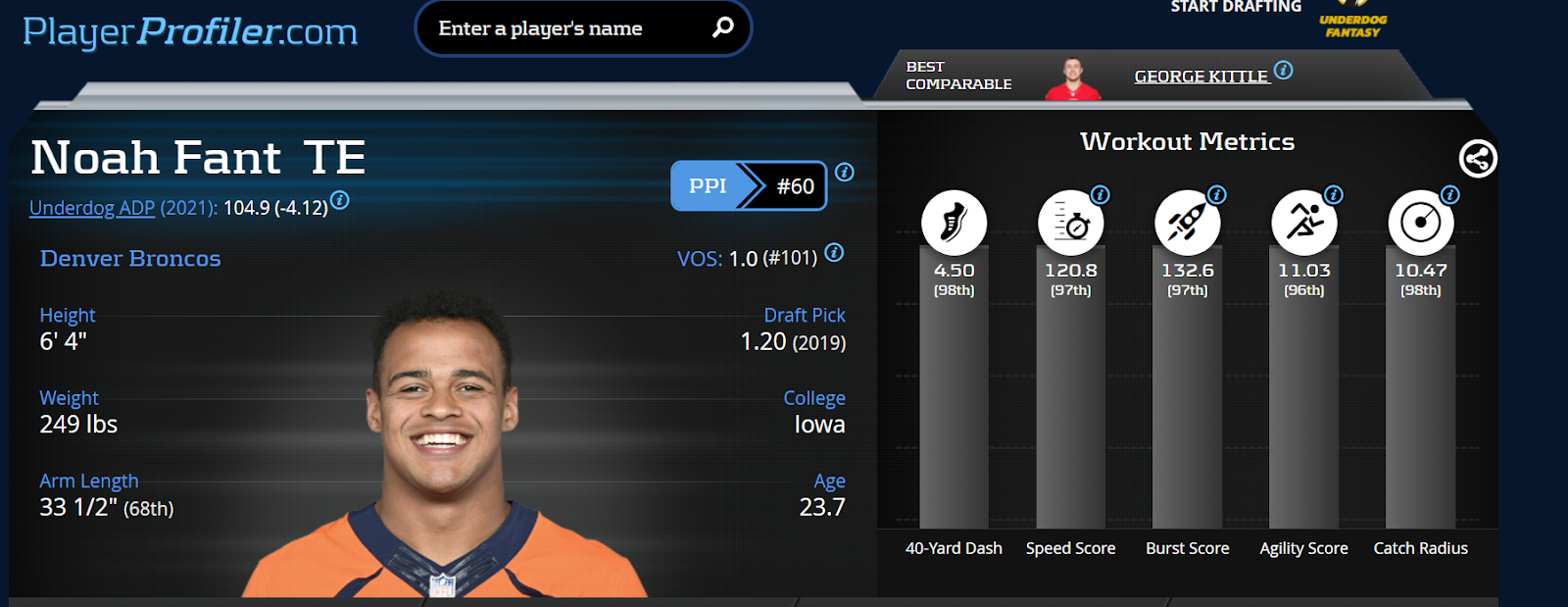This screenshot has width=1568, height=607.
Task: Show info next to the PPI badge
Action: [845, 173]
